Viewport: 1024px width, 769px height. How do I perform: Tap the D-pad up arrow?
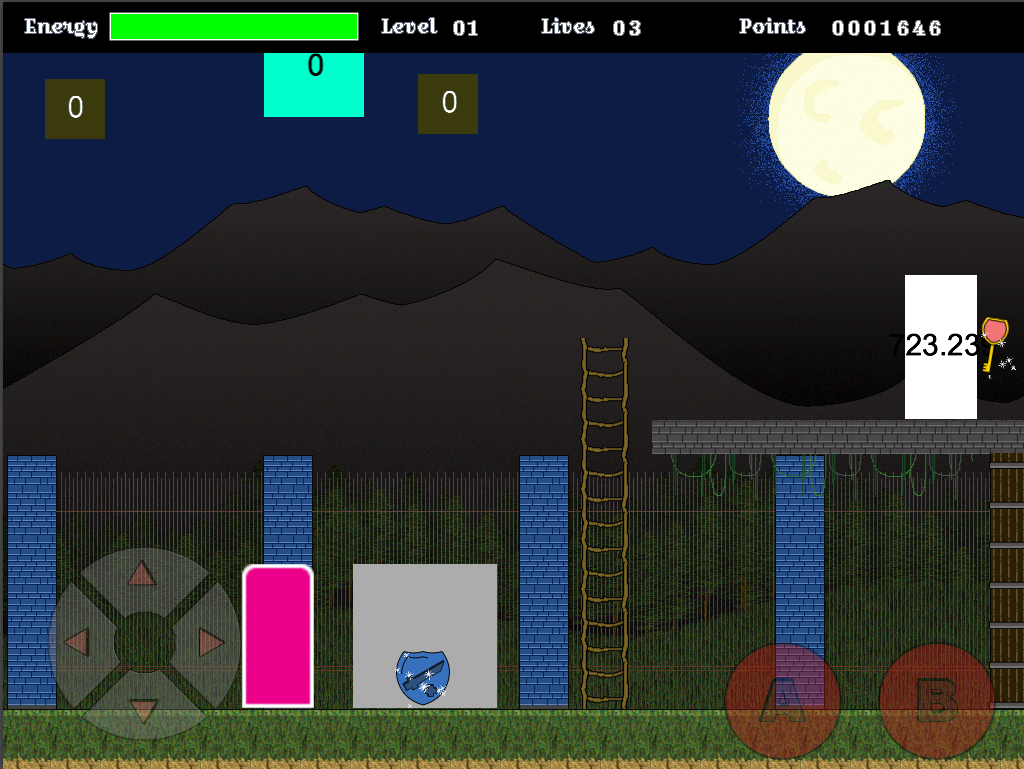(x=143, y=574)
